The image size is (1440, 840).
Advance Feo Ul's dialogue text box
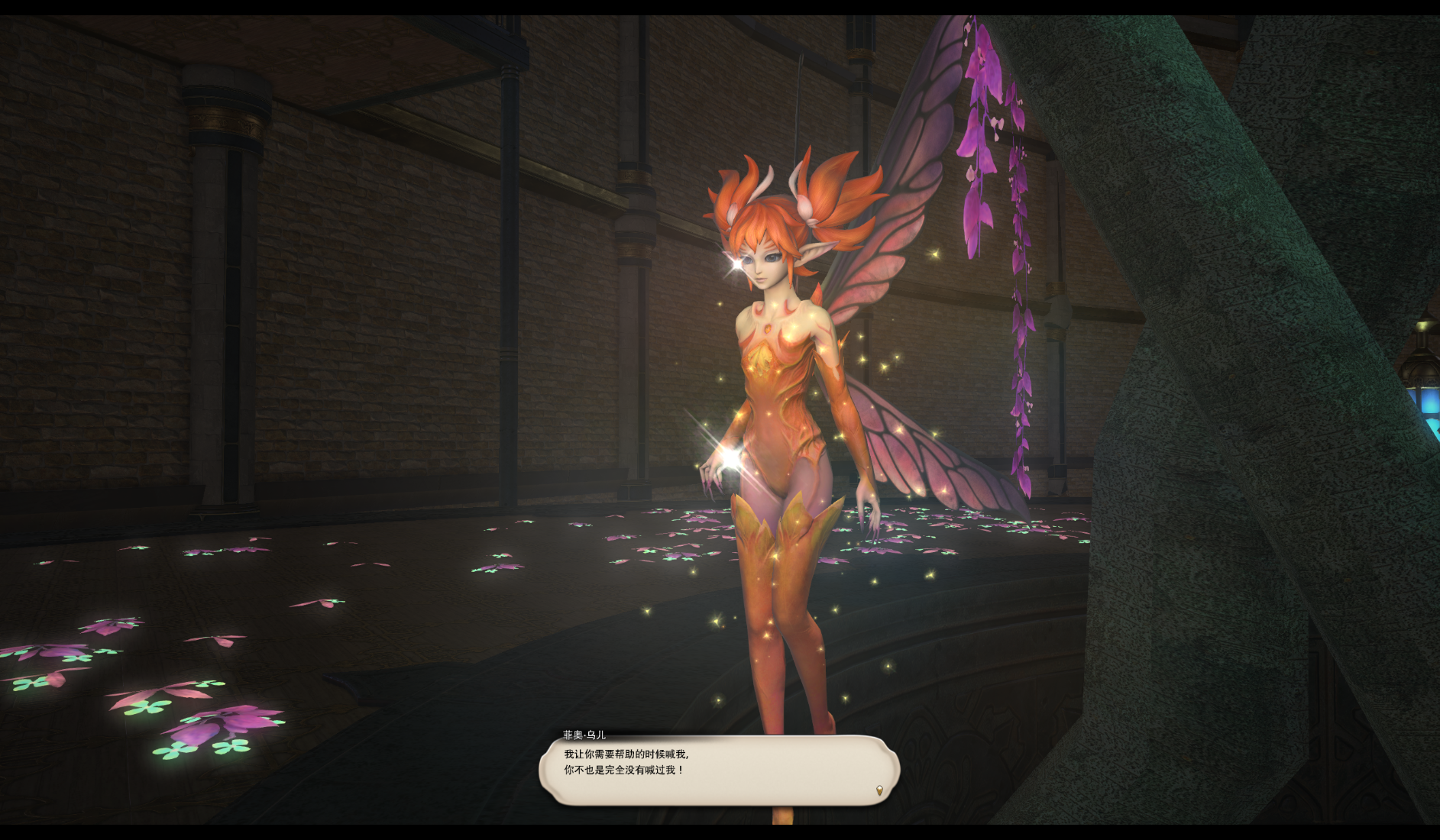coord(718,770)
